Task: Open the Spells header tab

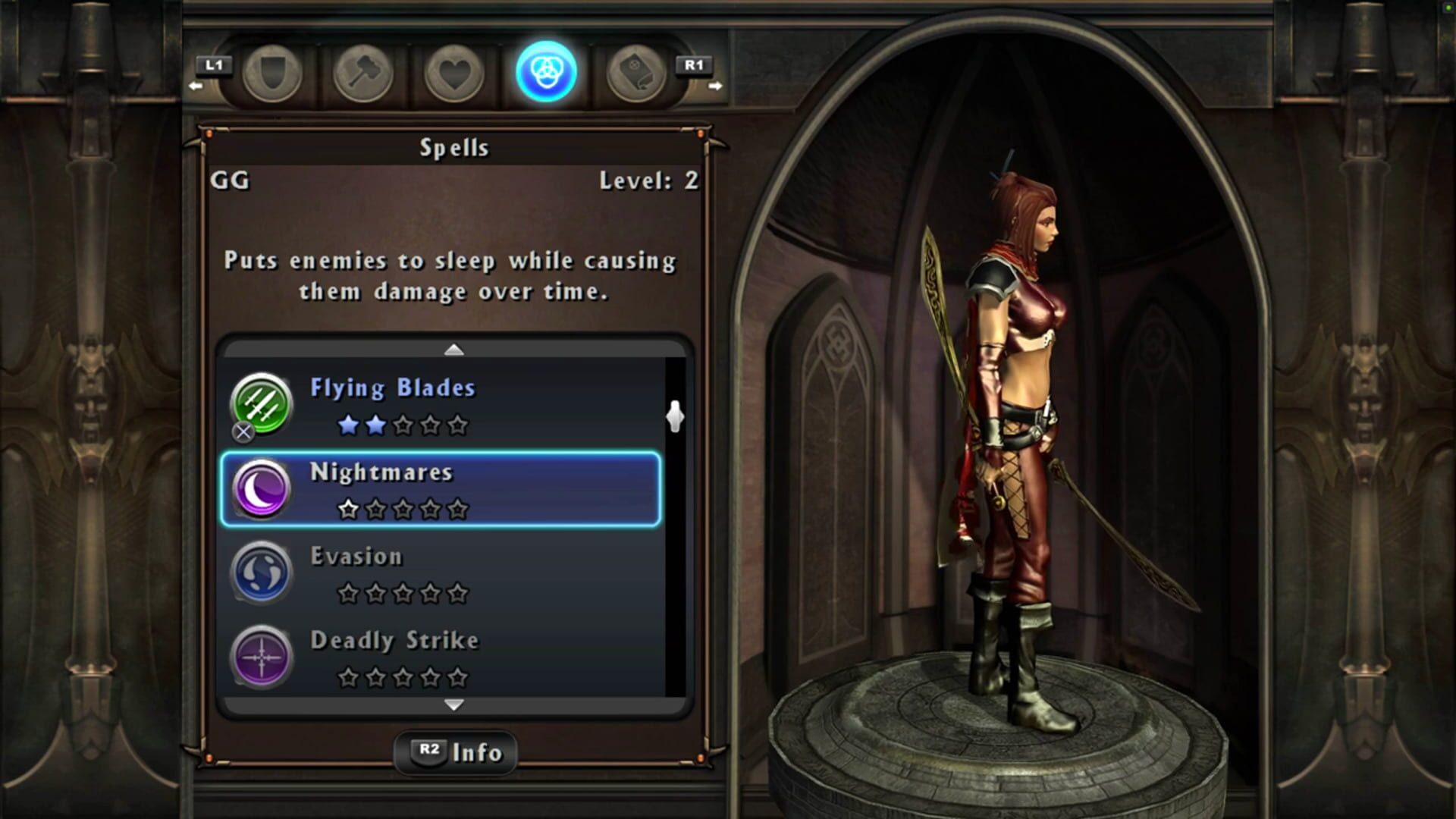Action: click(453, 146)
